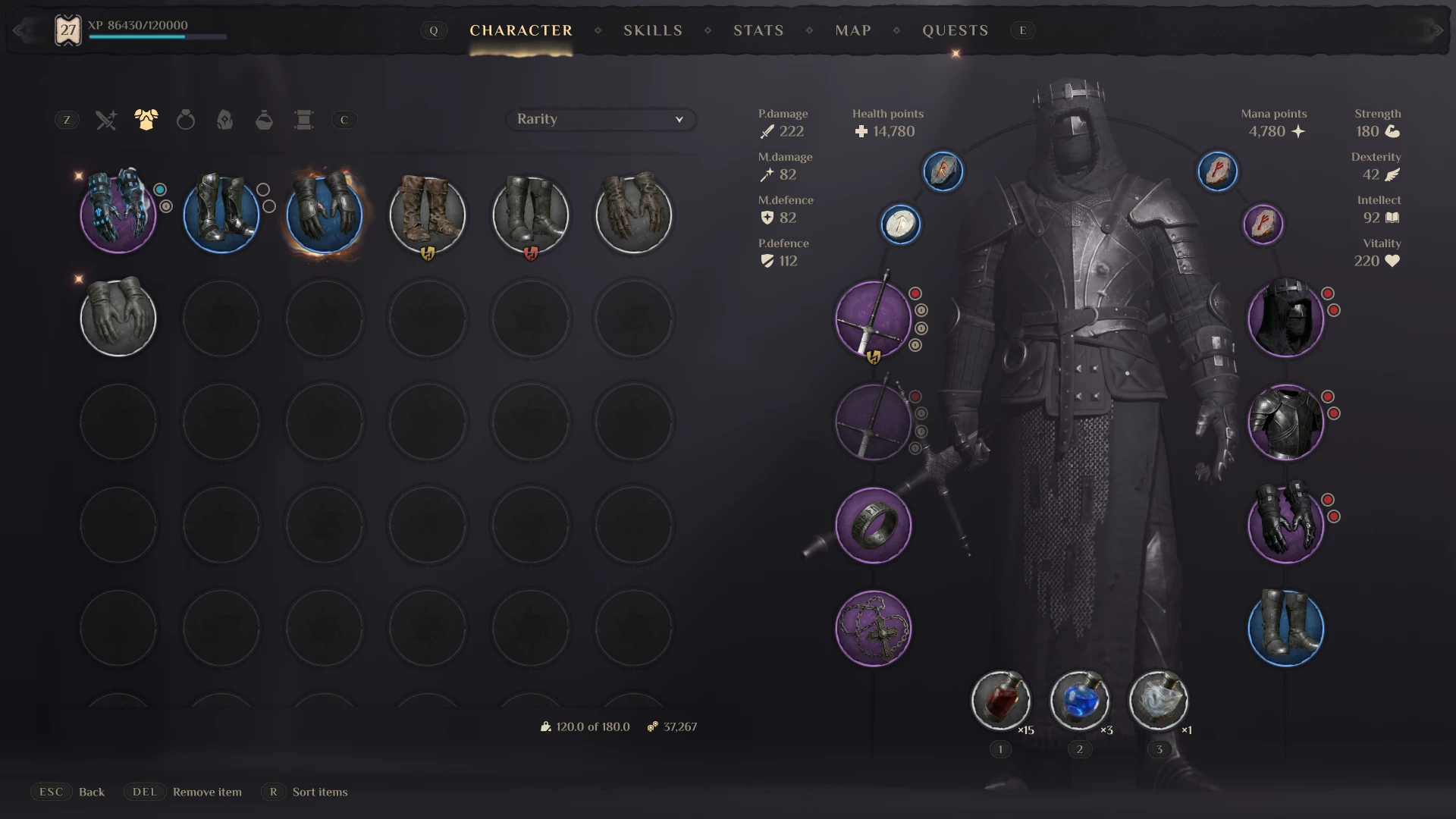Screen dimensions: 1456x819
Task: Filter inventory by rings category
Action: tap(185, 120)
